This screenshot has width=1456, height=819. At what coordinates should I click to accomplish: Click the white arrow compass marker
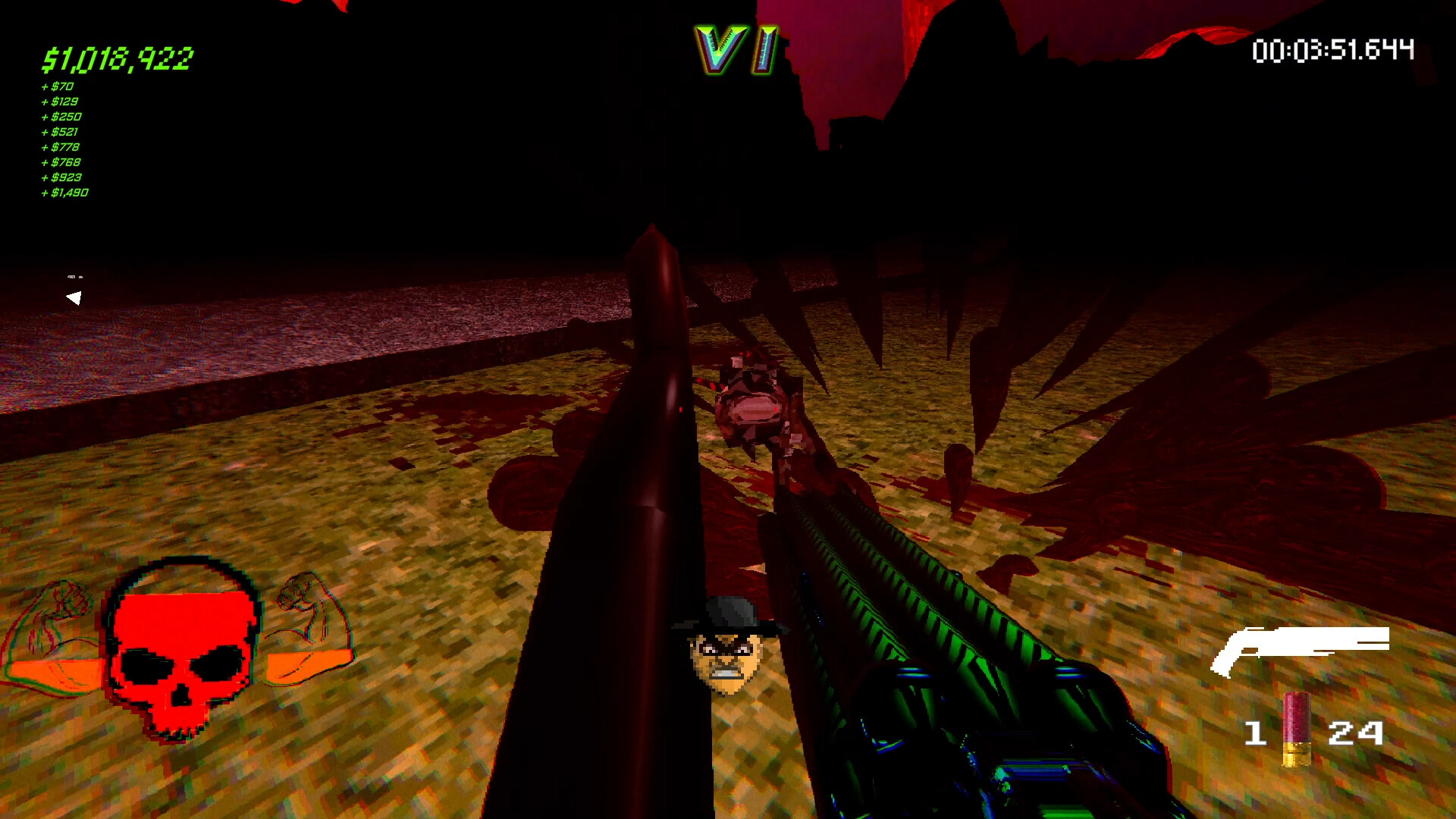pos(74,297)
